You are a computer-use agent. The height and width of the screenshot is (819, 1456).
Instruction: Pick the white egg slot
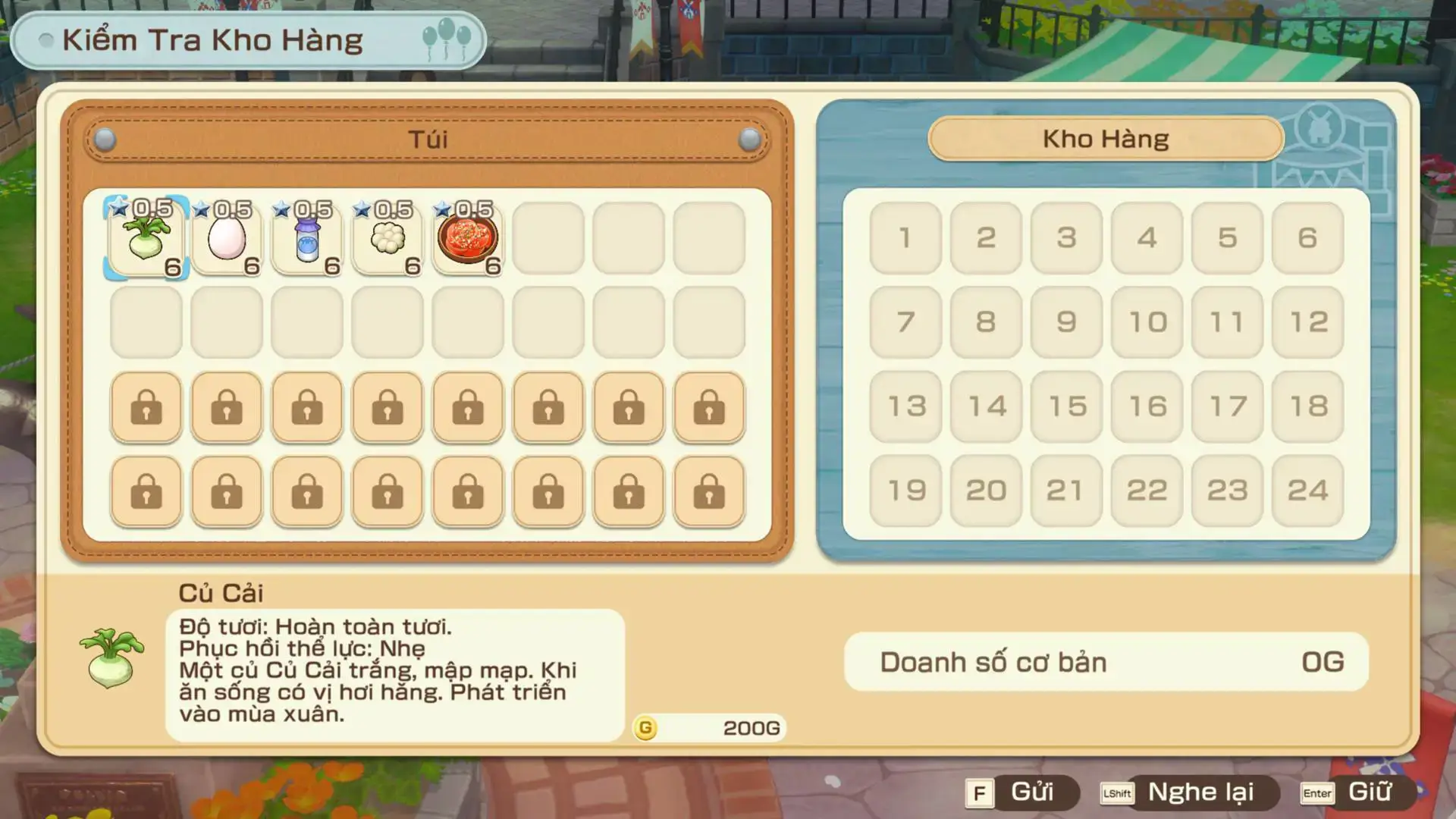click(227, 239)
